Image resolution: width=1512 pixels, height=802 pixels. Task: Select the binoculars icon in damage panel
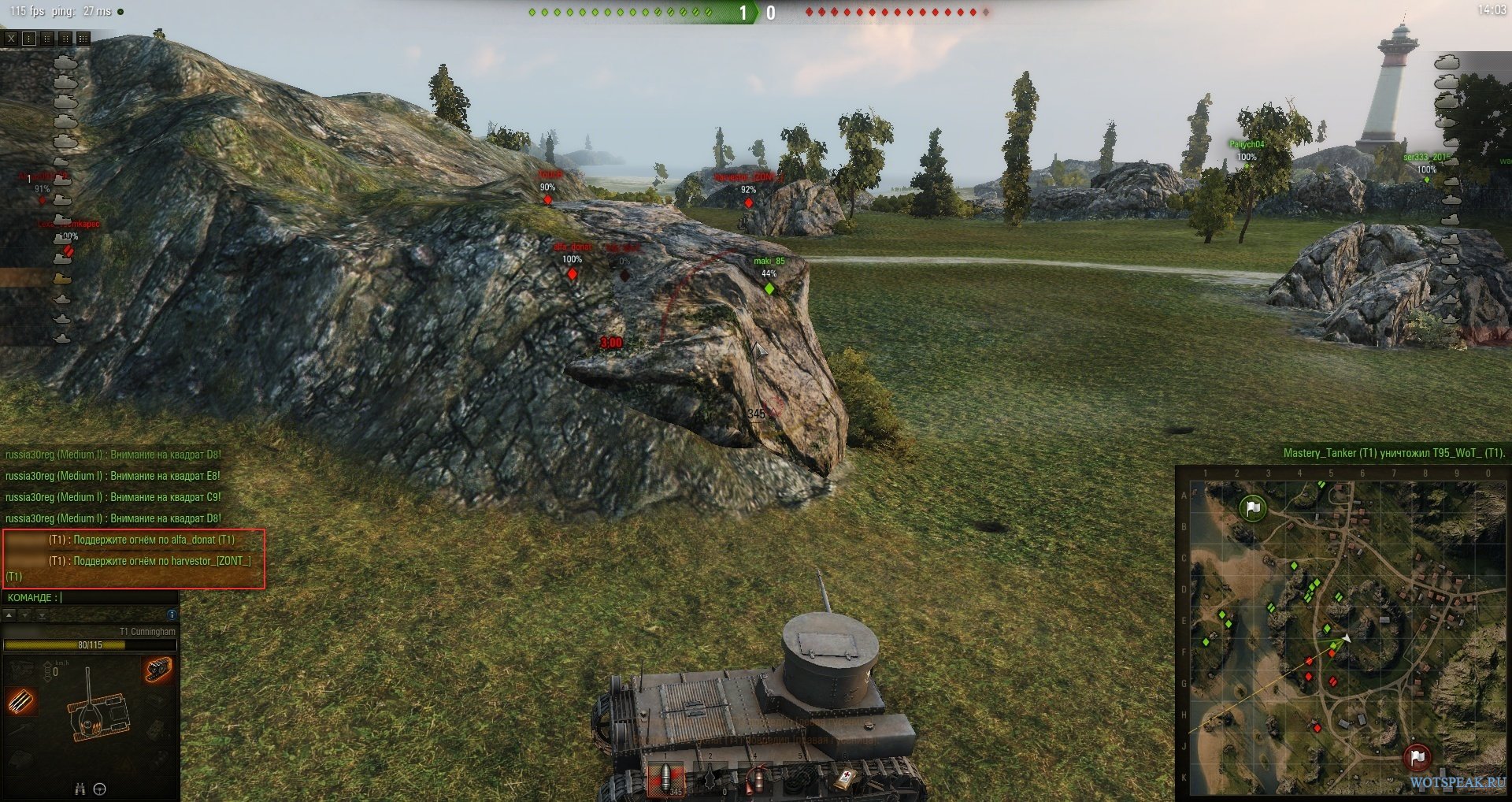click(80, 789)
